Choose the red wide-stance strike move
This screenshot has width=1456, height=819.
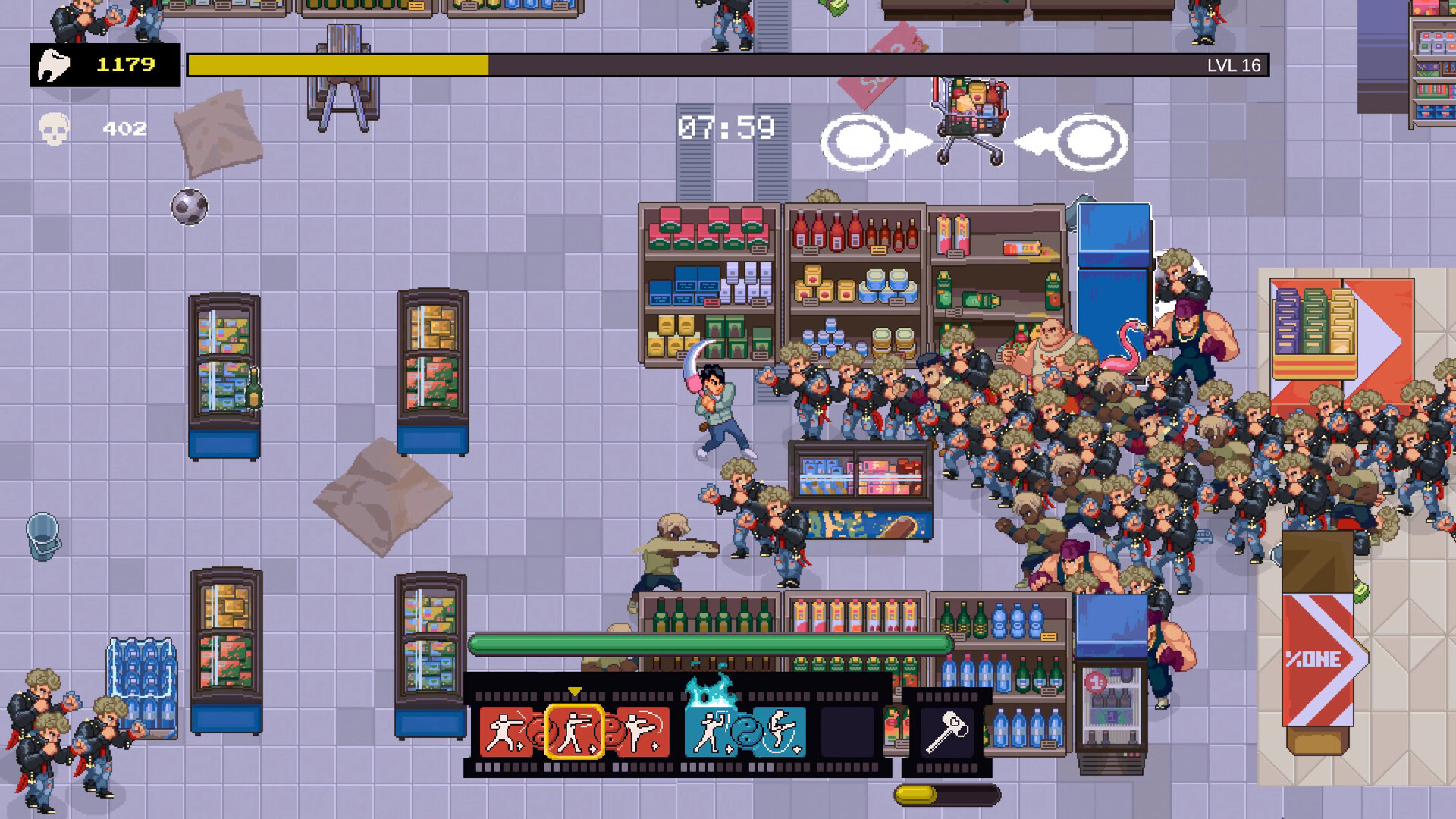506,733
